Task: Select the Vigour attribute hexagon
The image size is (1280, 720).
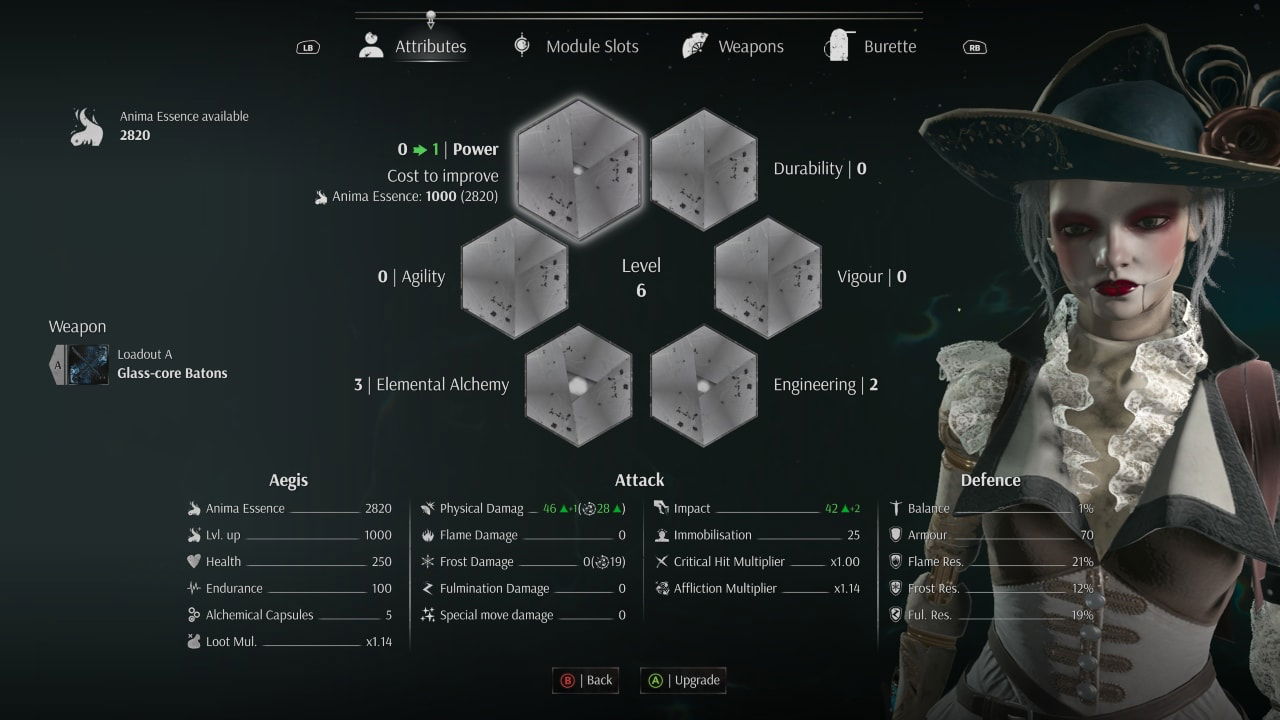Action: (768, 277)
